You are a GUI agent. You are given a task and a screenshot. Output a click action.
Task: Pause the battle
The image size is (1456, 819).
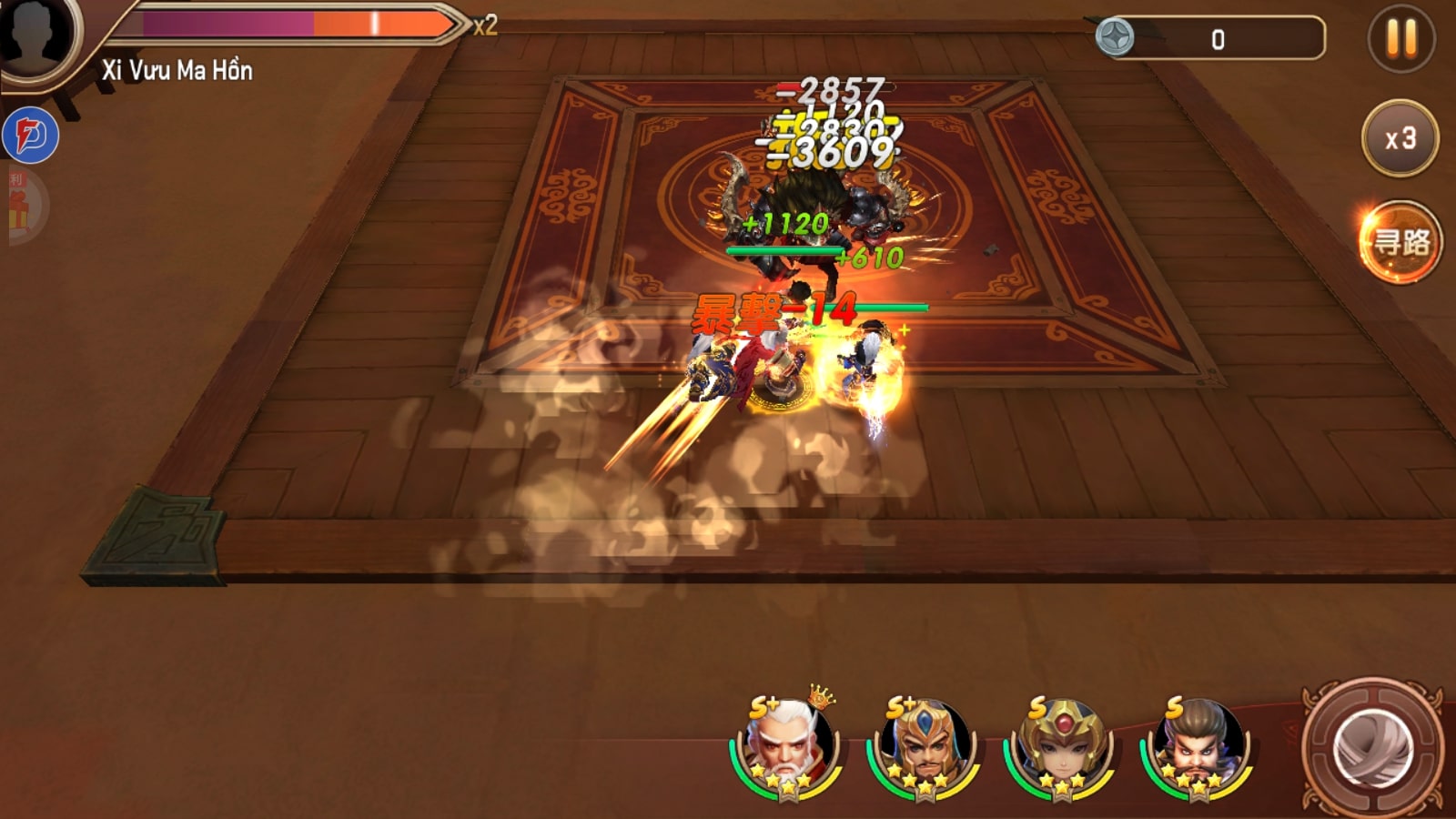[1401, 39]
